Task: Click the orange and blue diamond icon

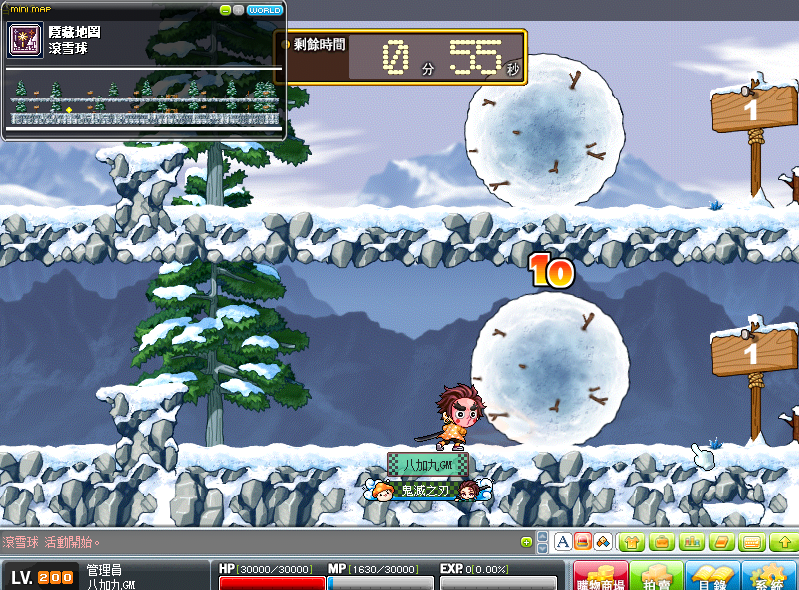Action: pyautogui.click(x=602, y=542)
